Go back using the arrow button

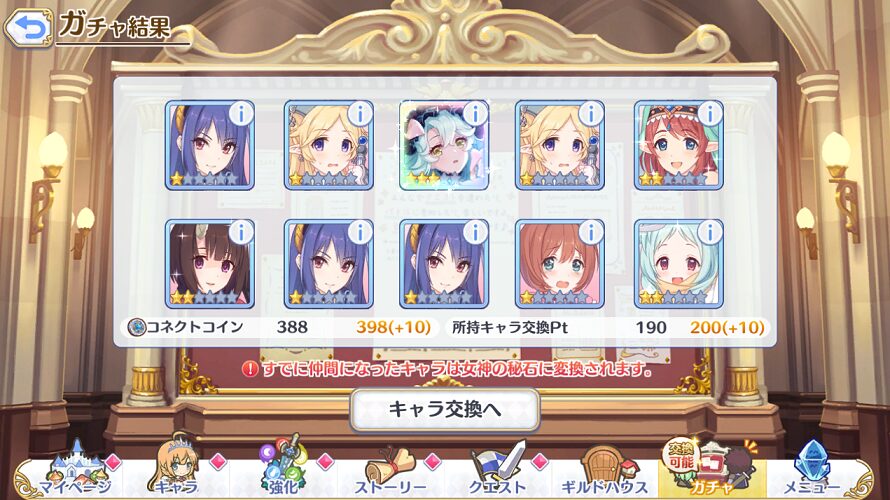(x=28, y=26)
